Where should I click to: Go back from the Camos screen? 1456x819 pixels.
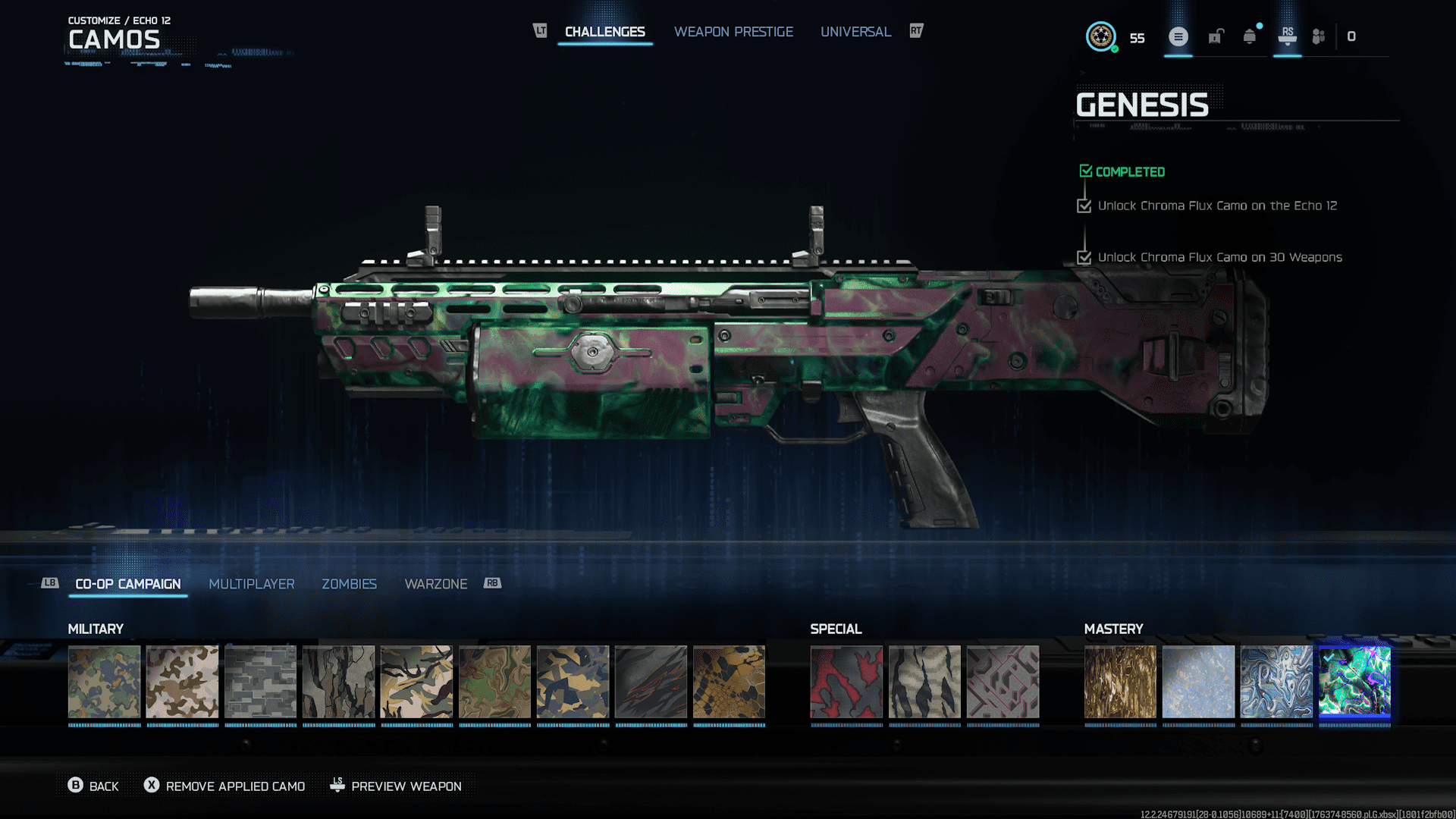(93, 786)
